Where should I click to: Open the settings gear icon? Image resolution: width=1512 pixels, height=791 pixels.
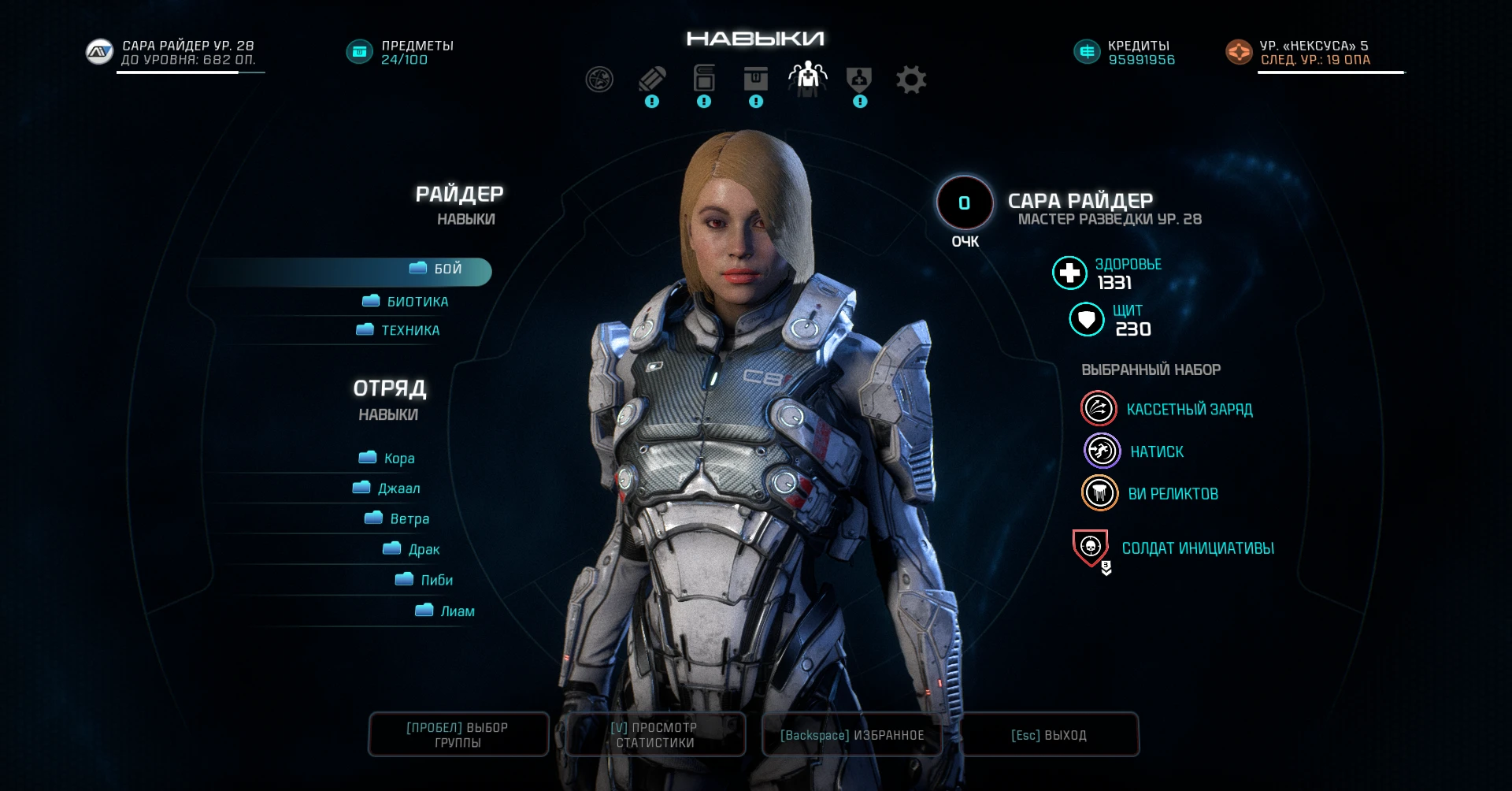(x=911, y=79)
